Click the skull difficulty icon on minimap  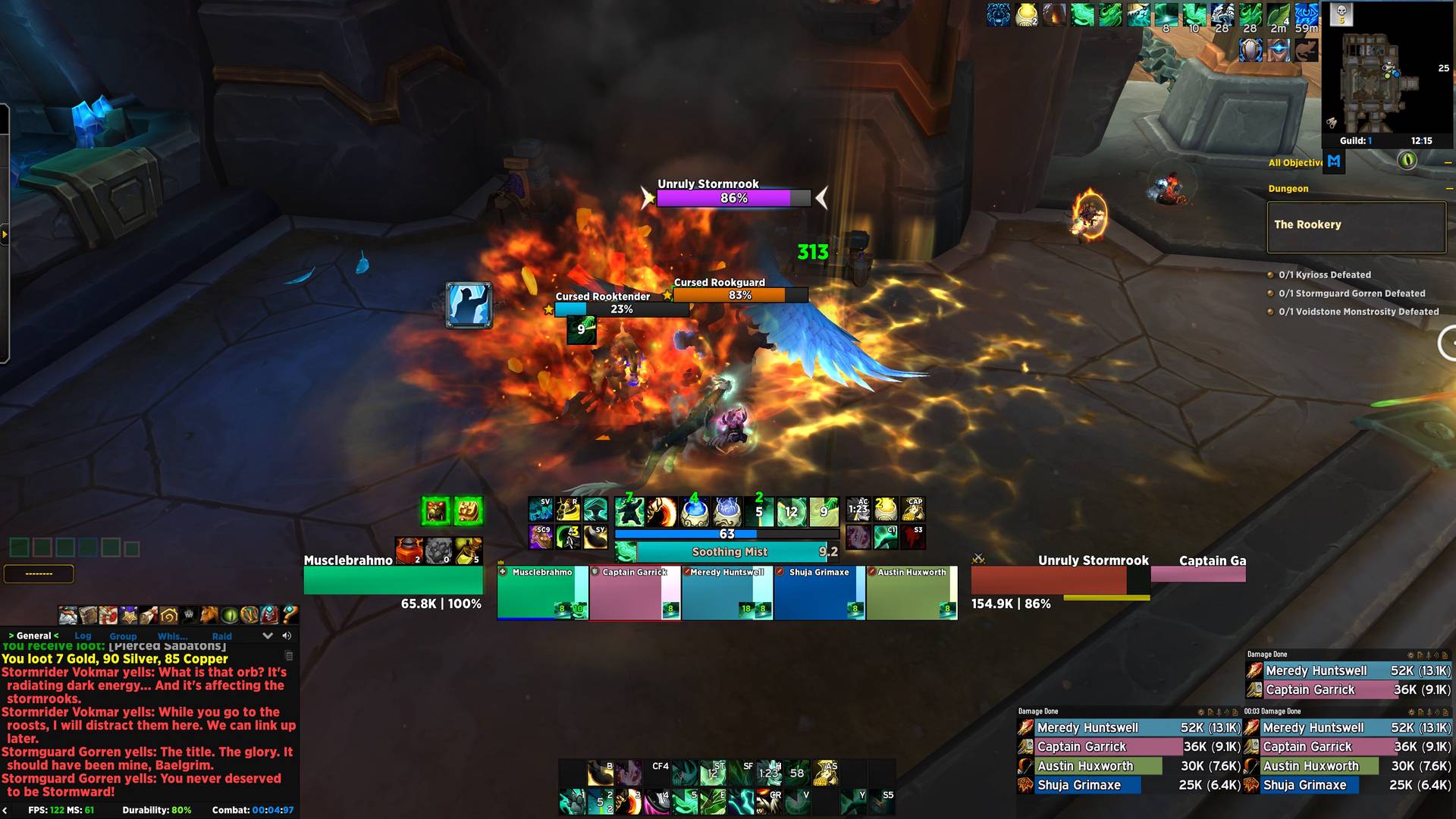[1341, 13]
